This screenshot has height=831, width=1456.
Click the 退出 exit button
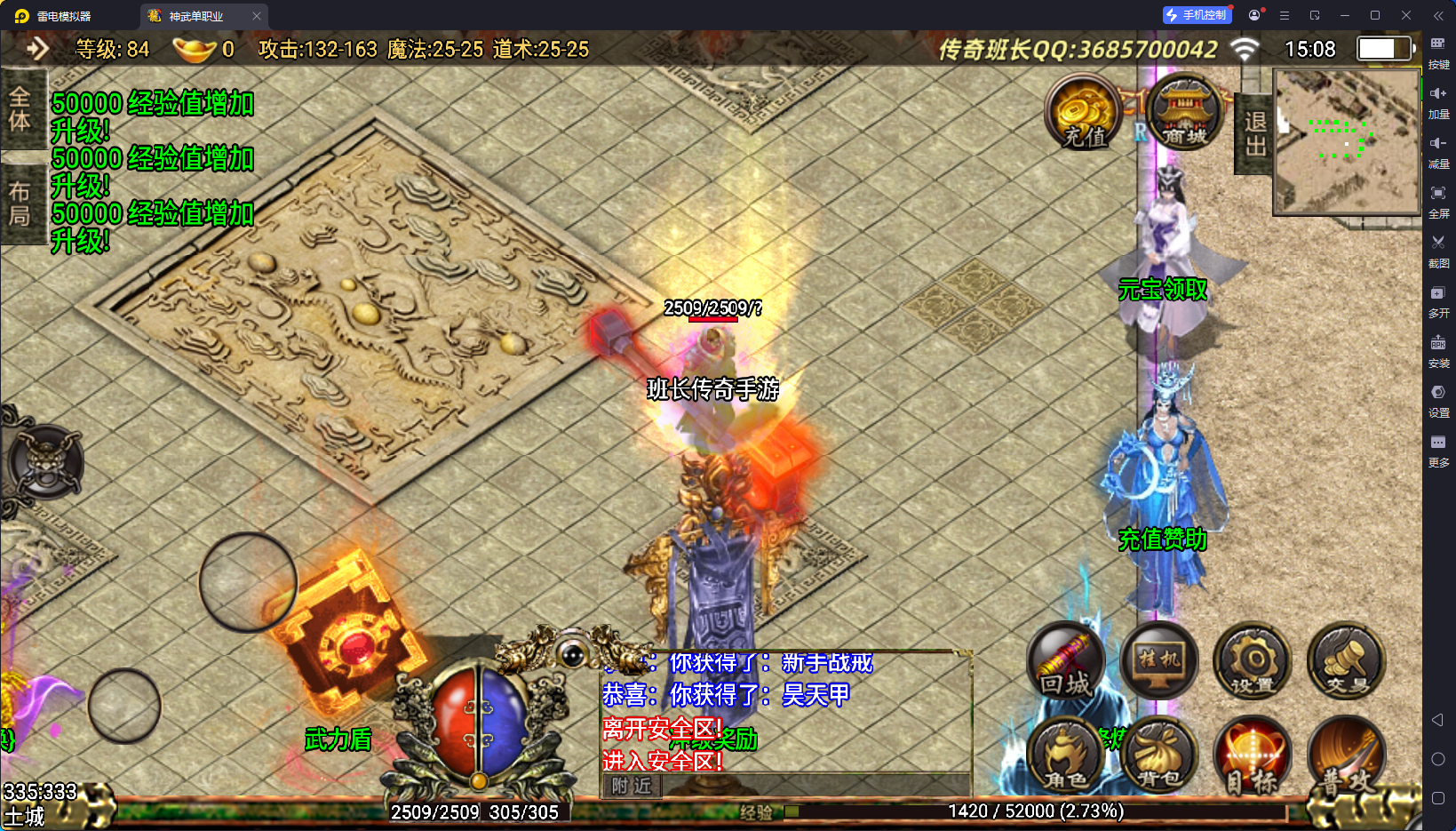[1254, 134]
